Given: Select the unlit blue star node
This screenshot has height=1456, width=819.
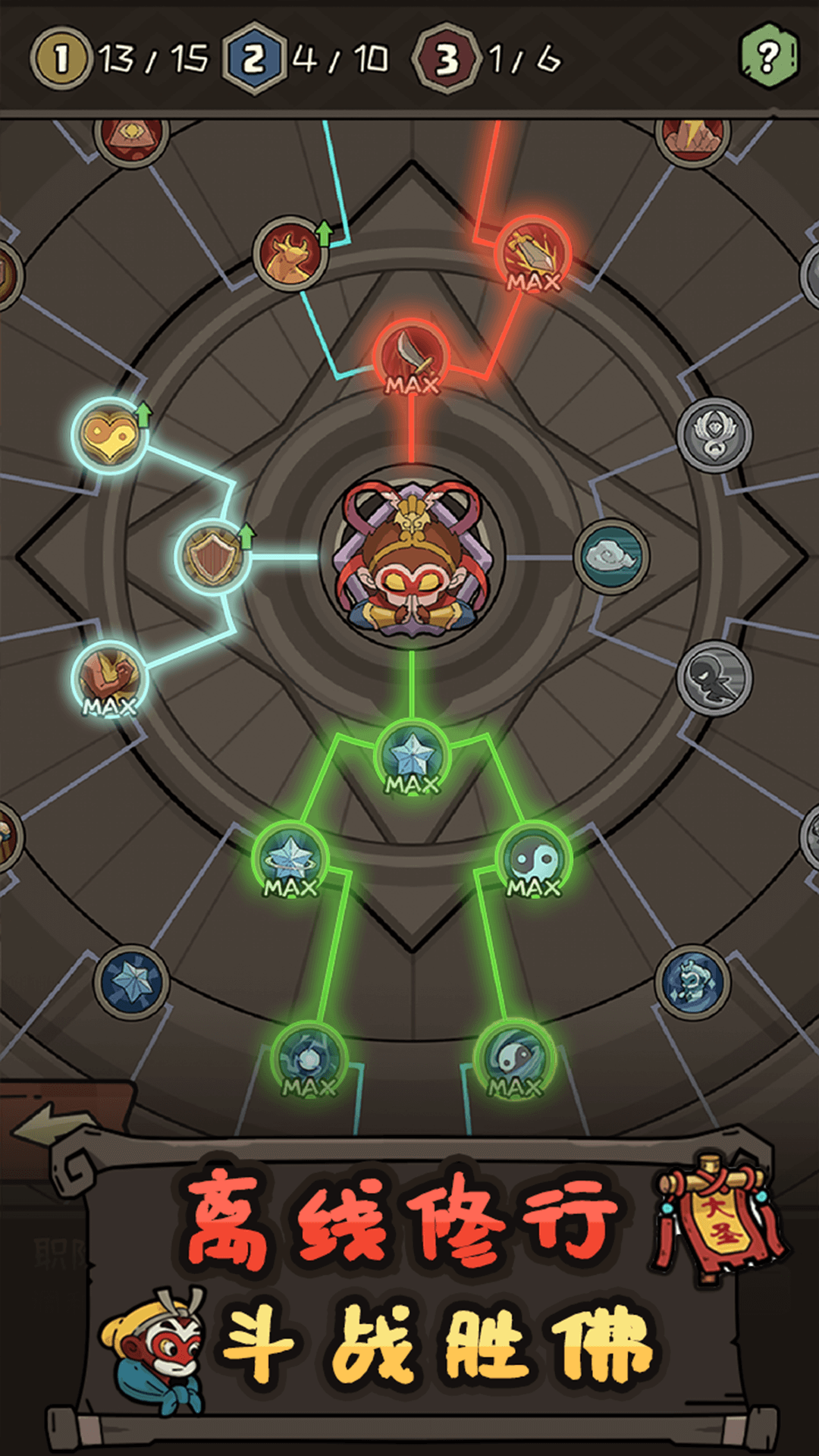Looking at the screenshot, I should coord(131,982).
